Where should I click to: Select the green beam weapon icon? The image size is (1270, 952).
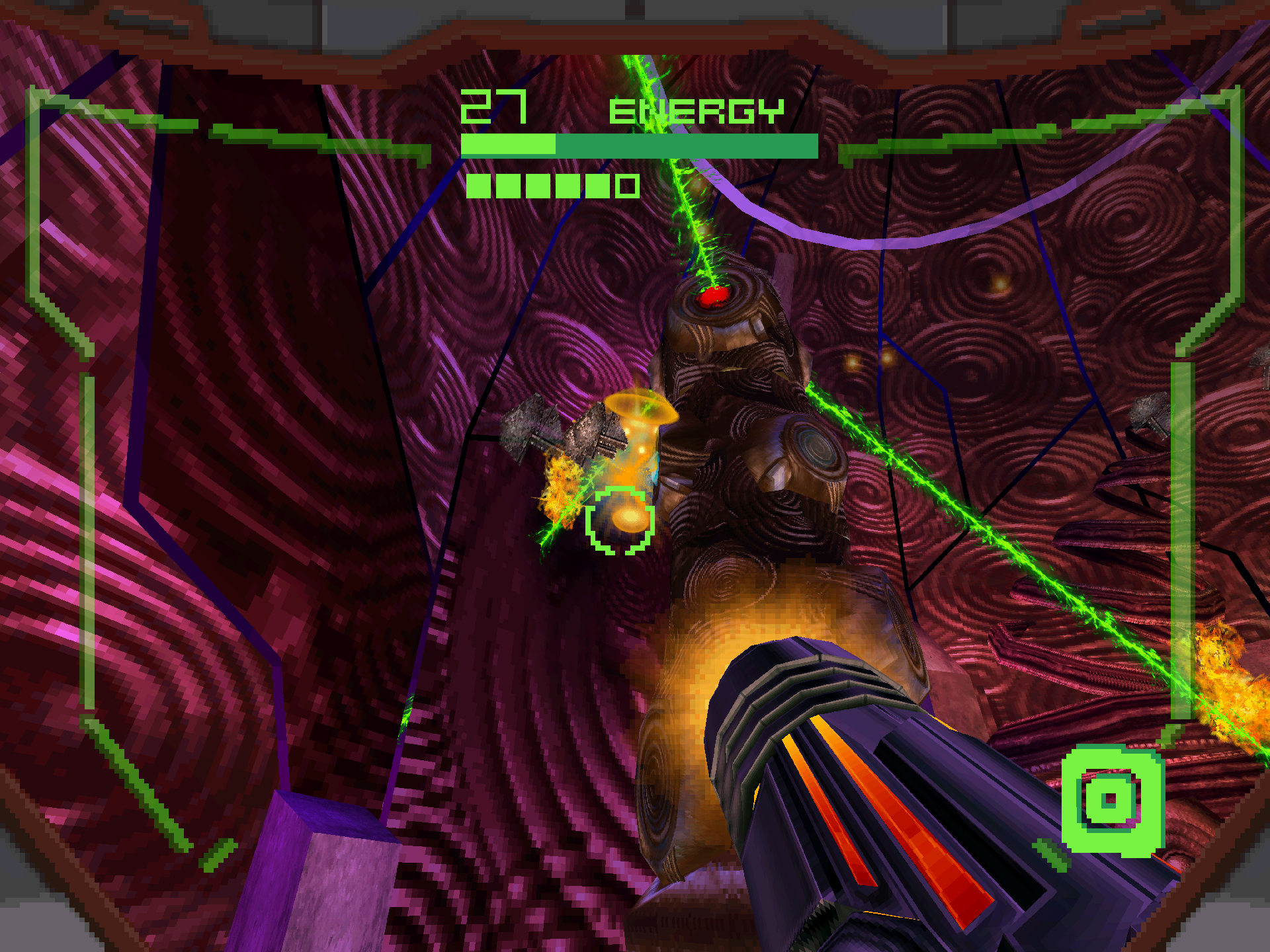[x=1112, y=800]
